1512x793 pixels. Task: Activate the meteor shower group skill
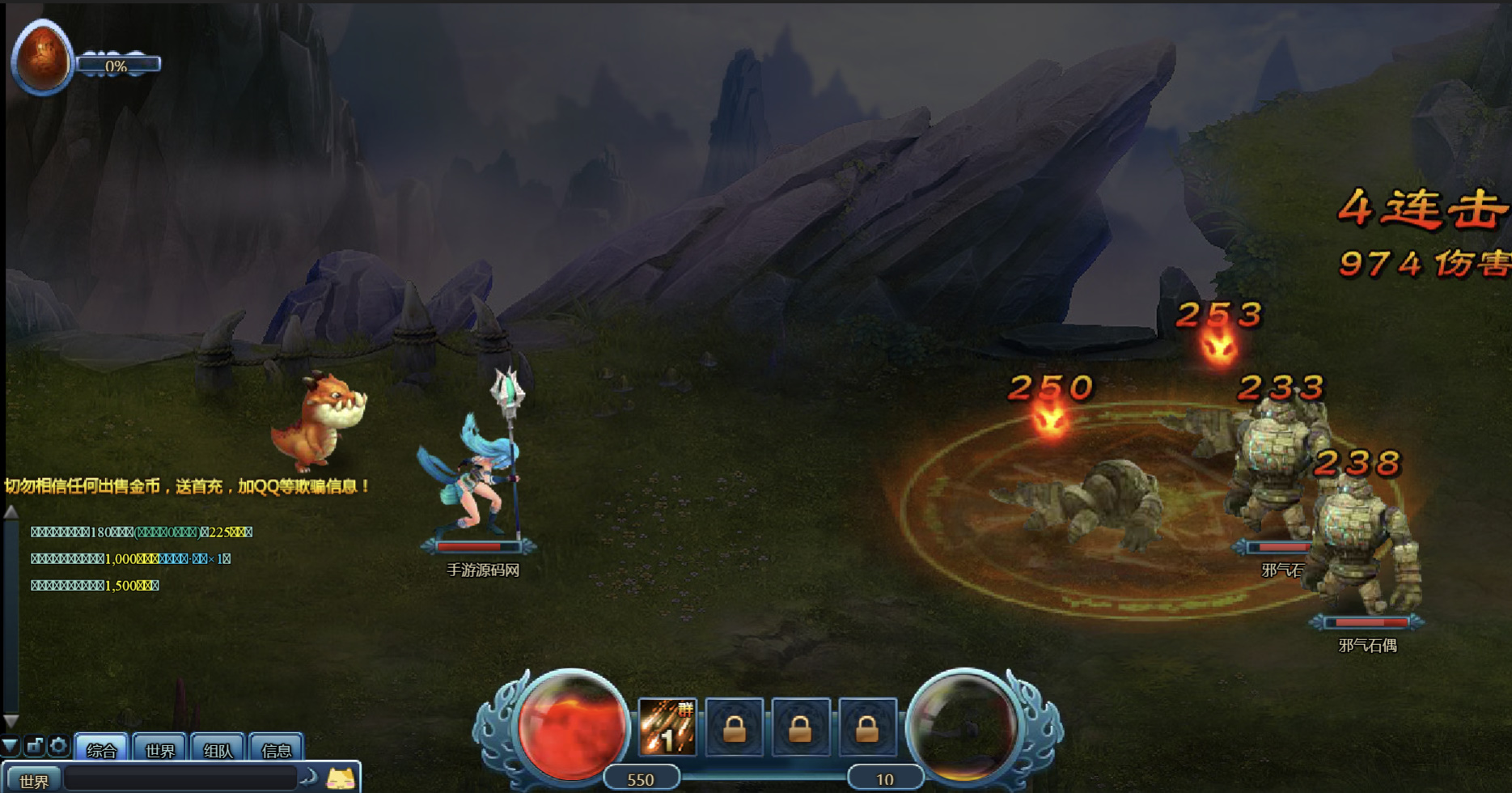667,727
